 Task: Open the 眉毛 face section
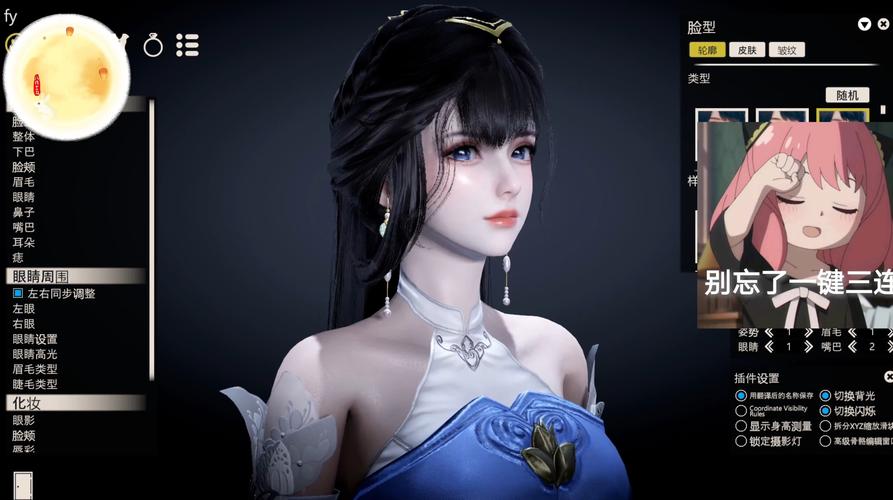[x=23, y=182]
